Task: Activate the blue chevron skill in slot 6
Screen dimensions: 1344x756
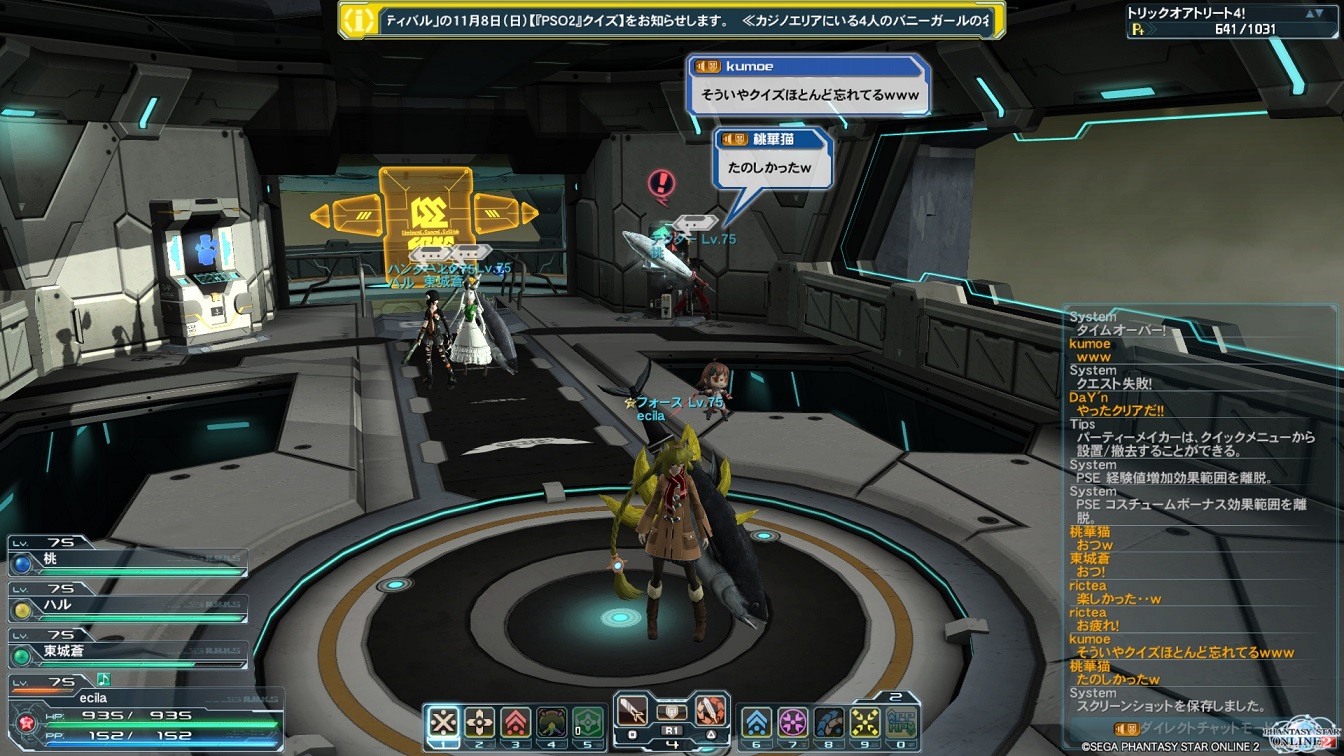Action: (x=756, y=722)
